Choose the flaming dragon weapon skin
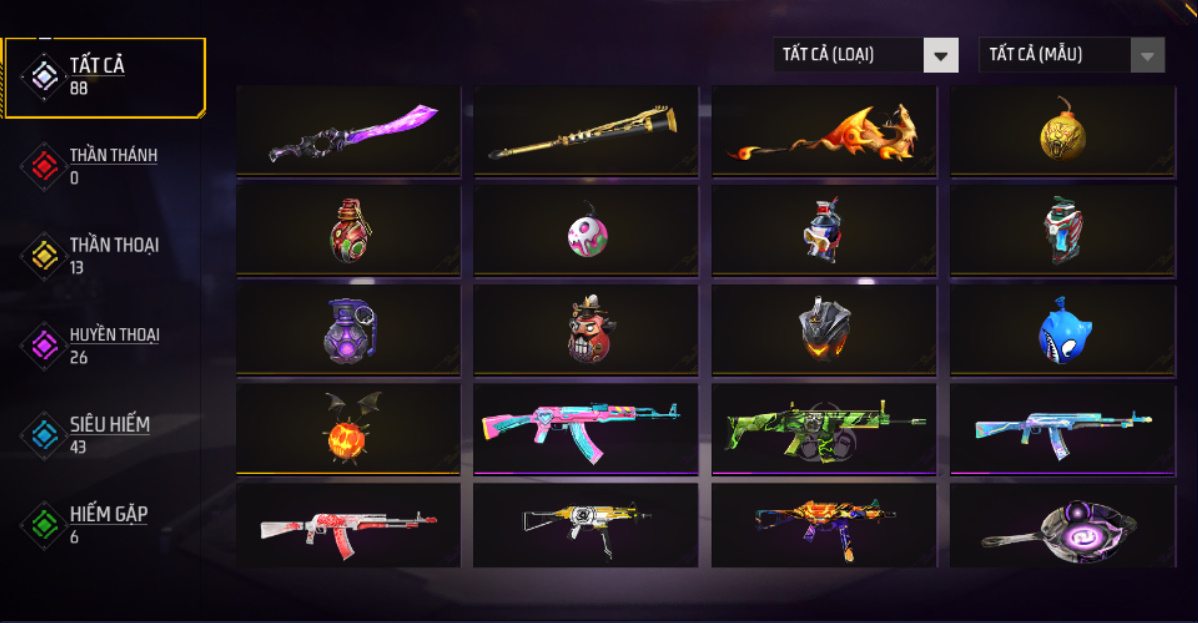 [824, 131]
